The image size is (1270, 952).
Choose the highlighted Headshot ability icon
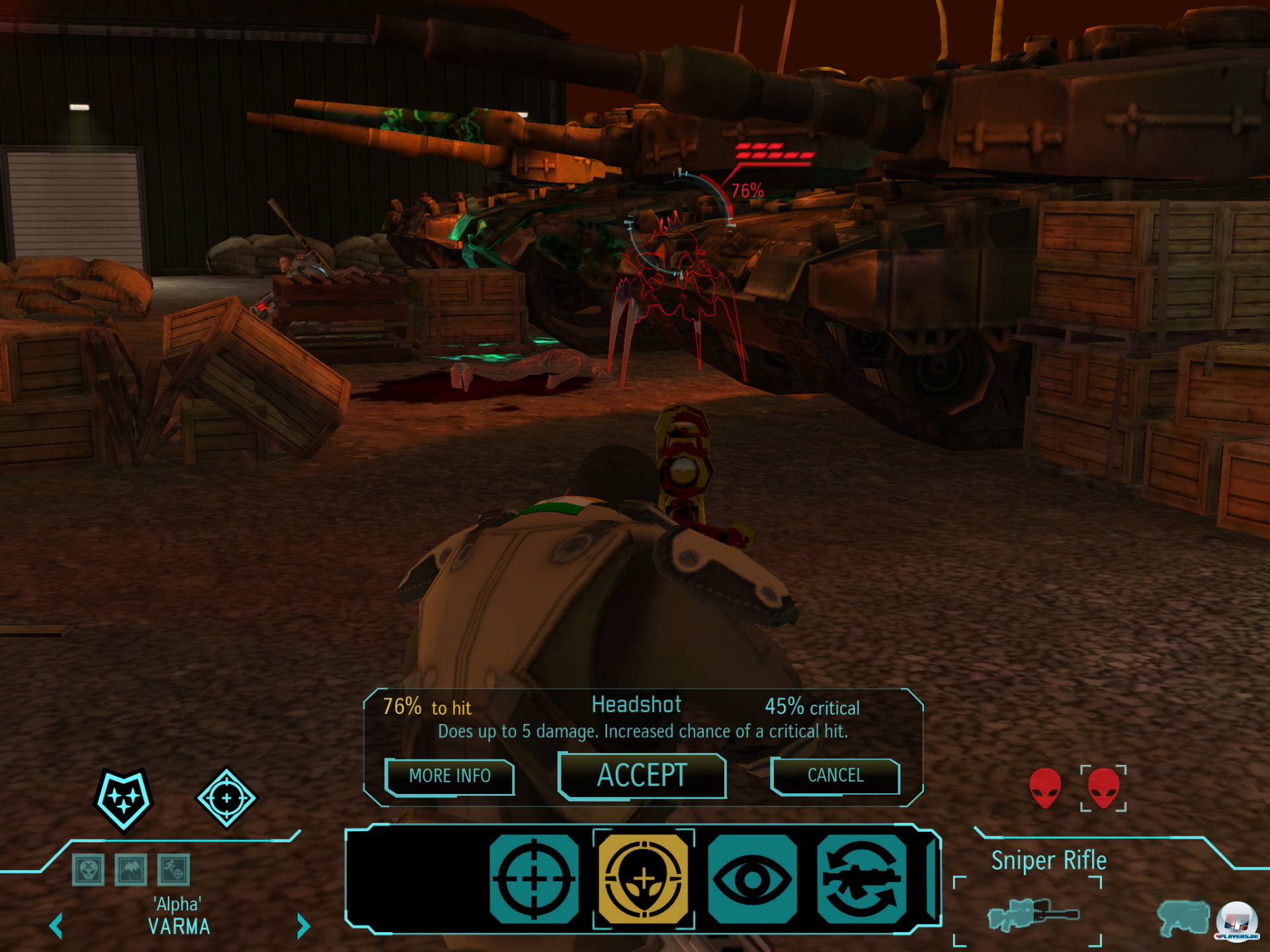pyautogui.click(x=644, y=879)
